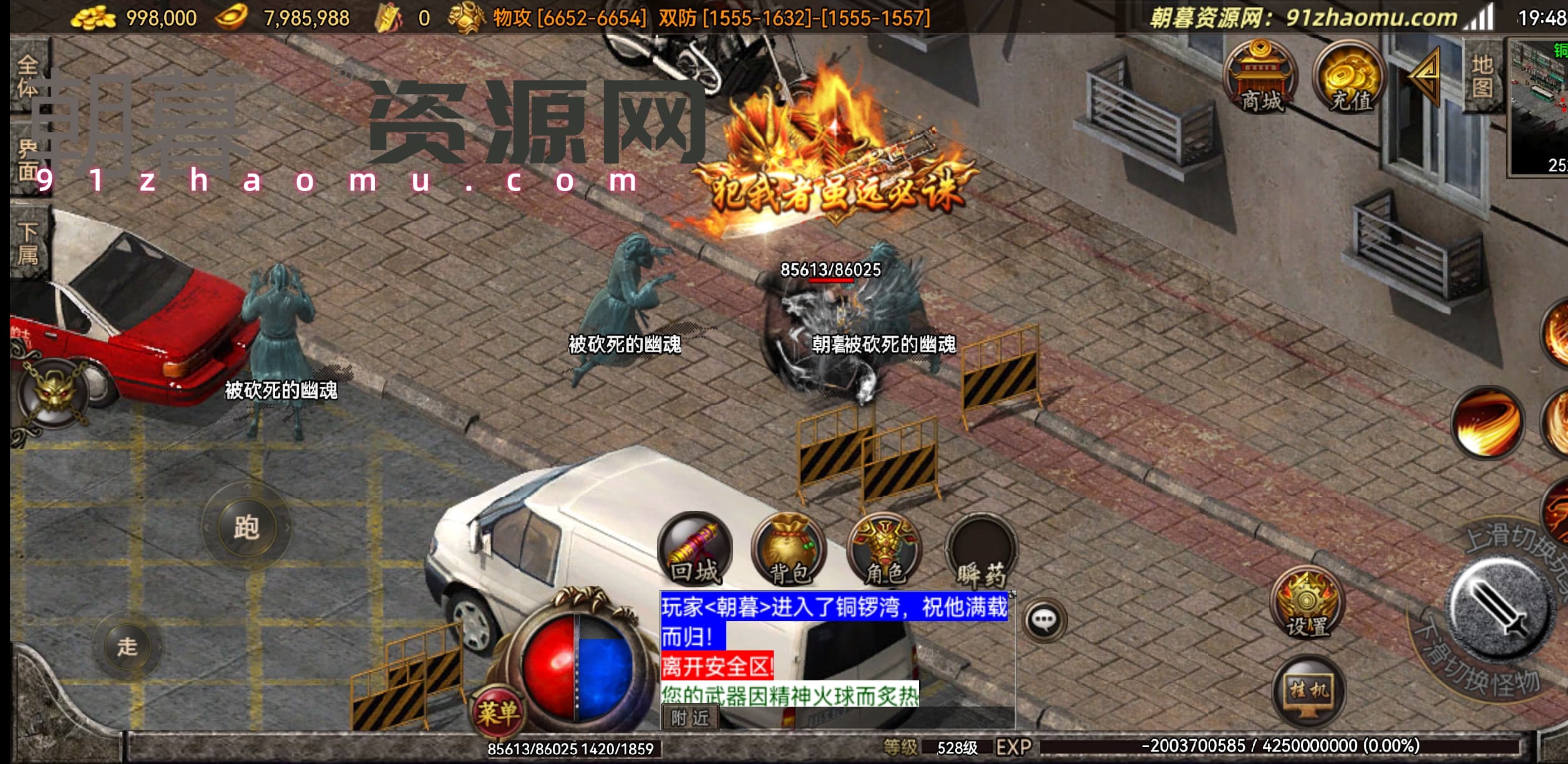This screenshot has width=1568, height=764.
Task: Open the 菜单 menu button
Action: 498,713
